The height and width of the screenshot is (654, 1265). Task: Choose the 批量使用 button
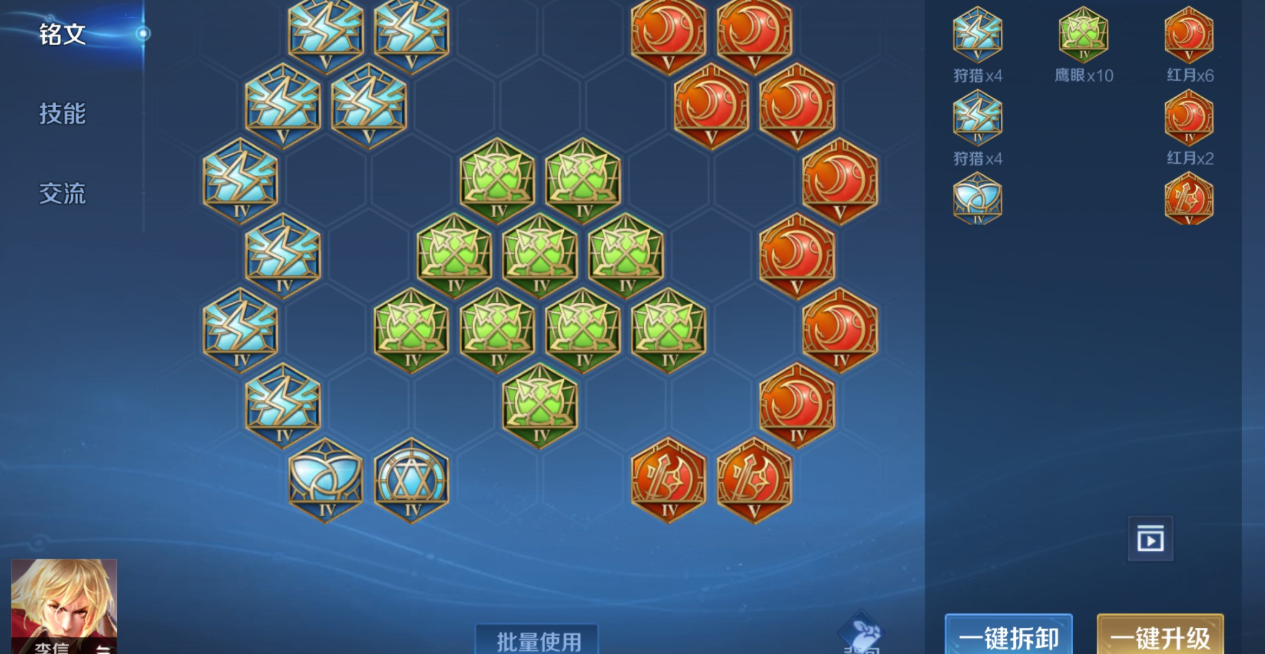tap(536, 640)
